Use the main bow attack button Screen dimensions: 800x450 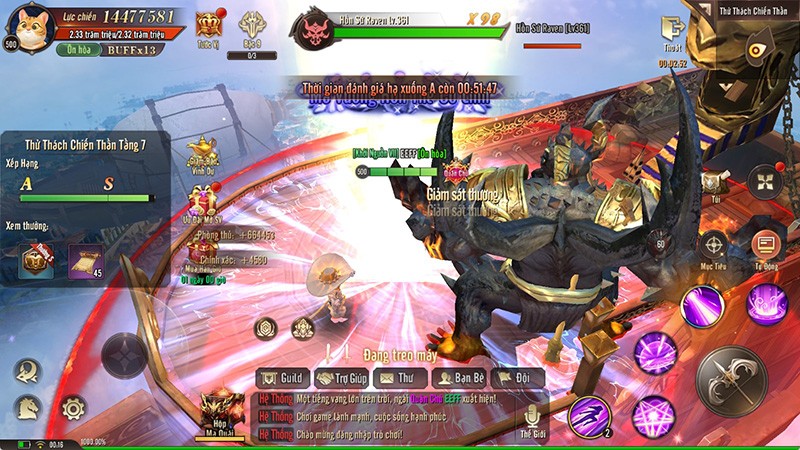(731, 381)
